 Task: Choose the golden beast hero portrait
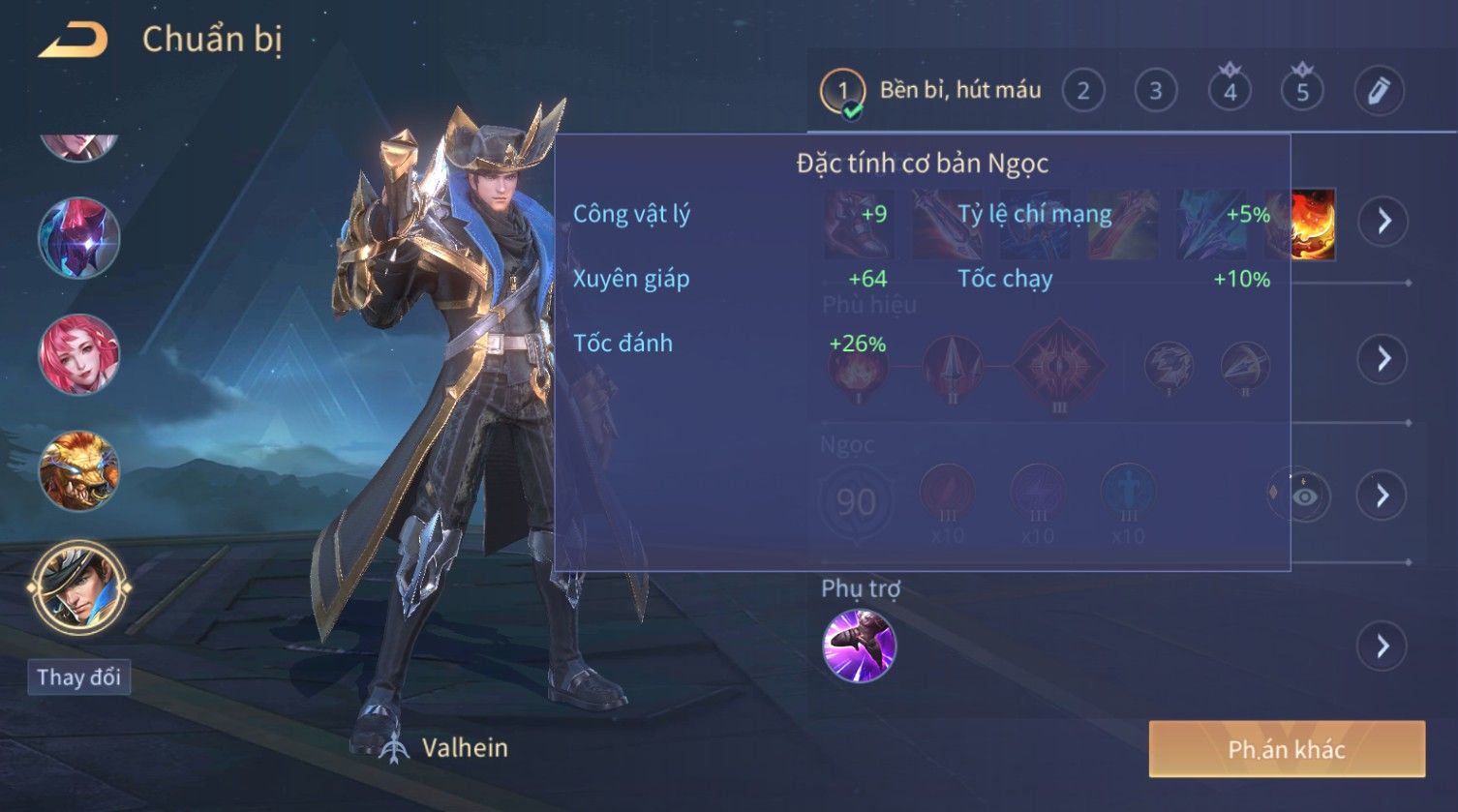pos(78,471)
